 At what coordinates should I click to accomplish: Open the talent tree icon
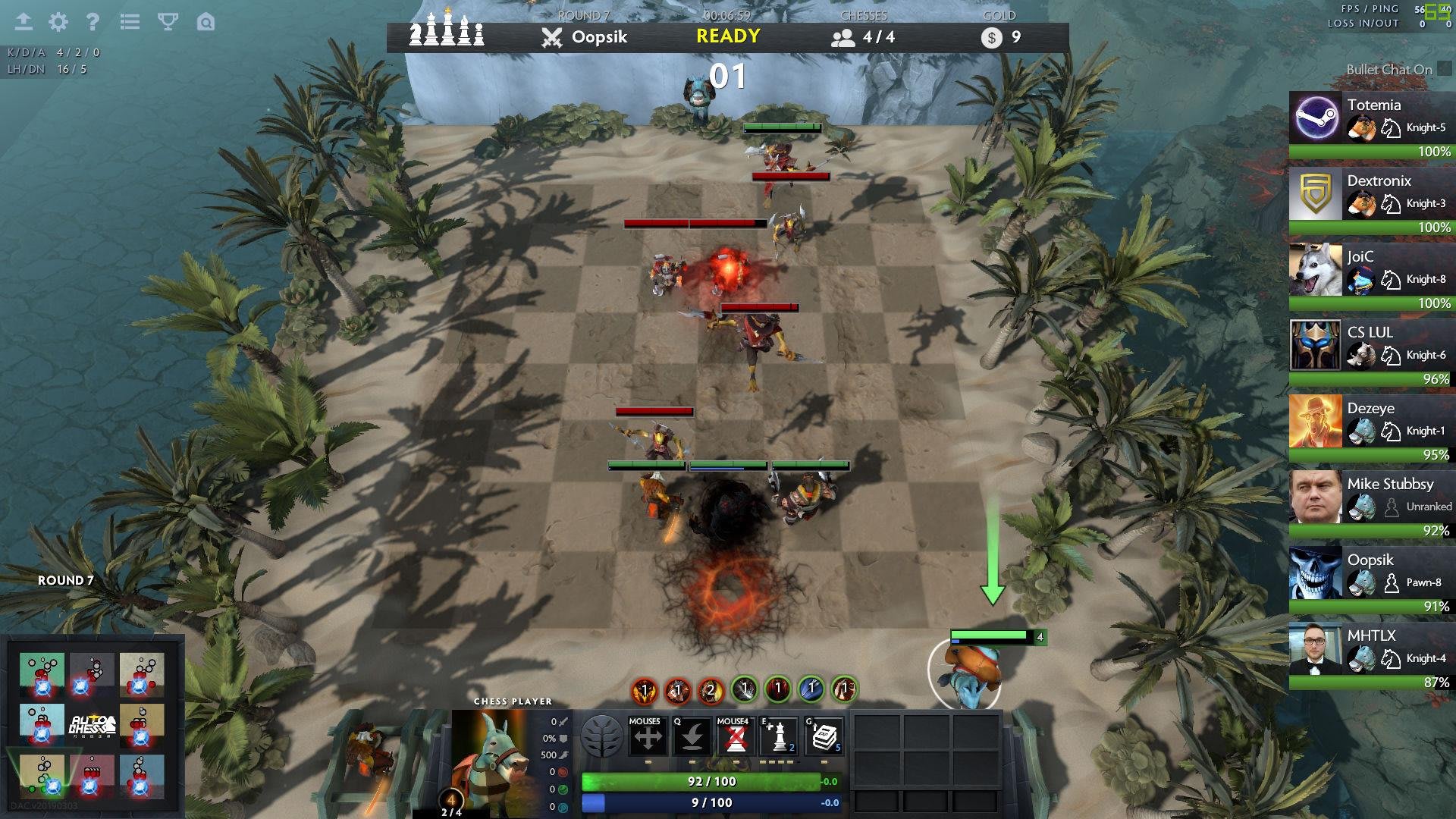601,736
